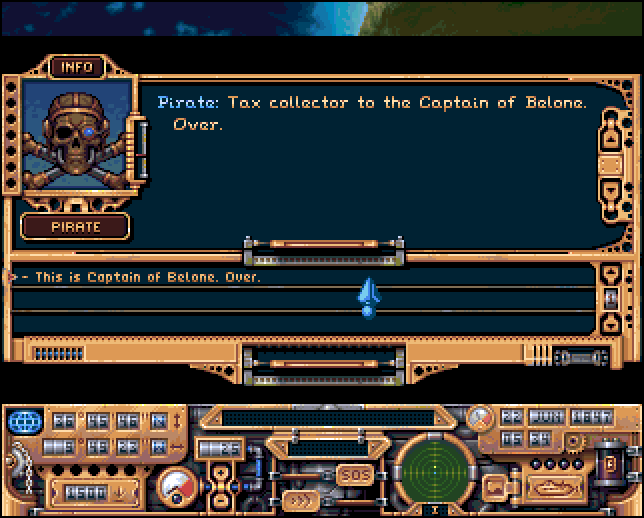Select the pirate skull portrait
Viewport: 644px width, 518px height.
coord(76,136)
